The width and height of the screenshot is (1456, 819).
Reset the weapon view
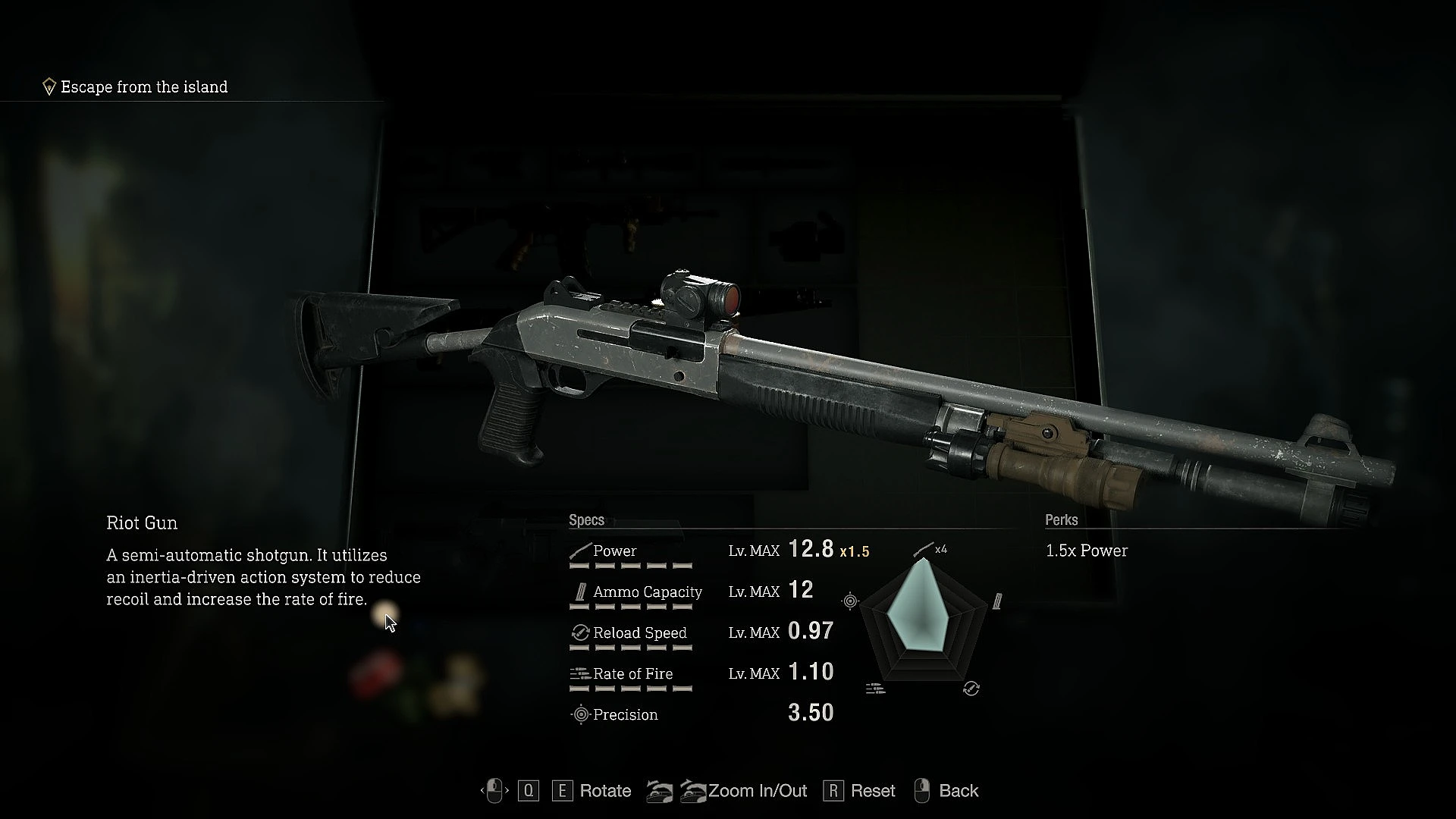tap(872, 791)
